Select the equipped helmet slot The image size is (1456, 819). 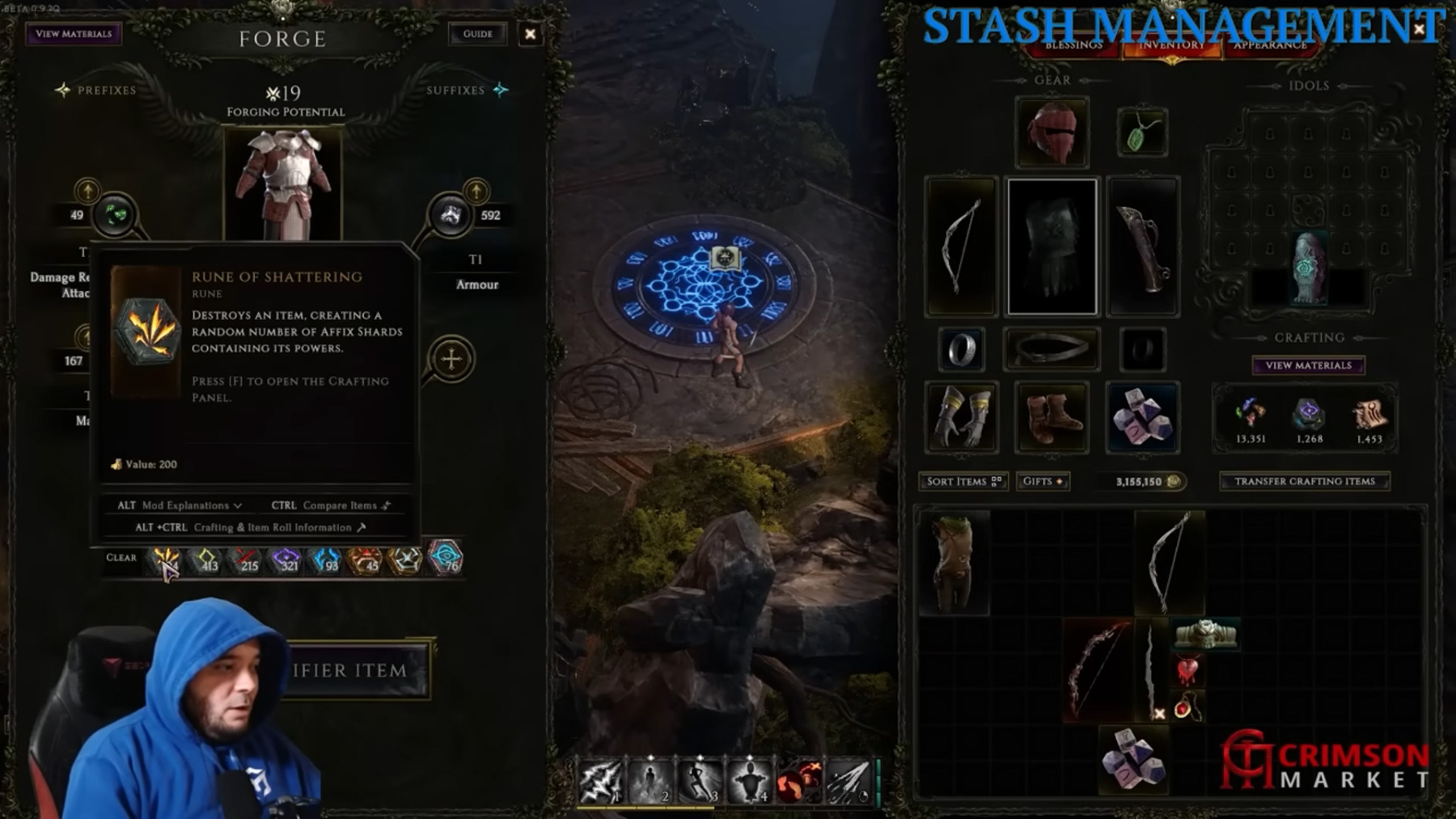click(x=1052, y=133)
